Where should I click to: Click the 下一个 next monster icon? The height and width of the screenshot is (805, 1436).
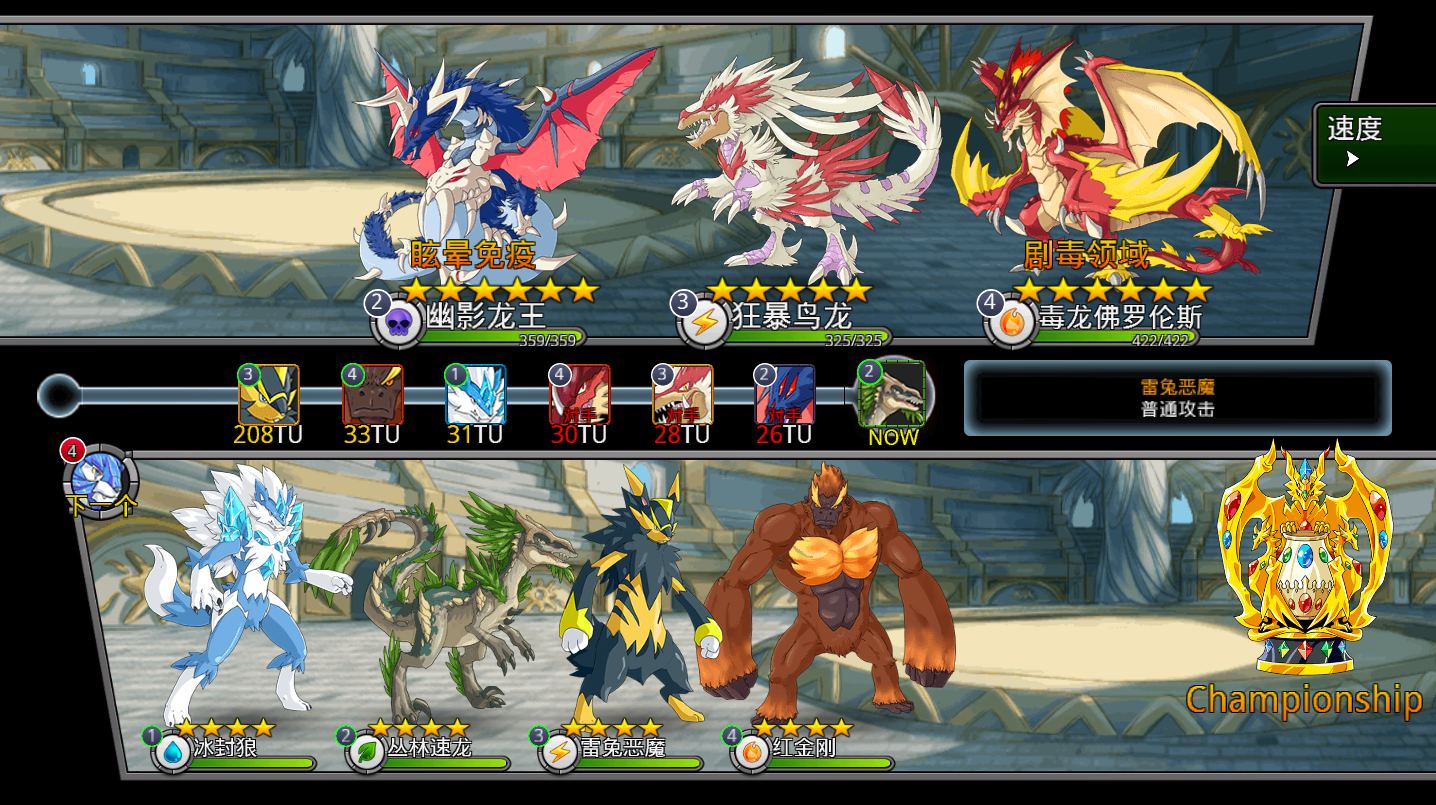point(100,481)
